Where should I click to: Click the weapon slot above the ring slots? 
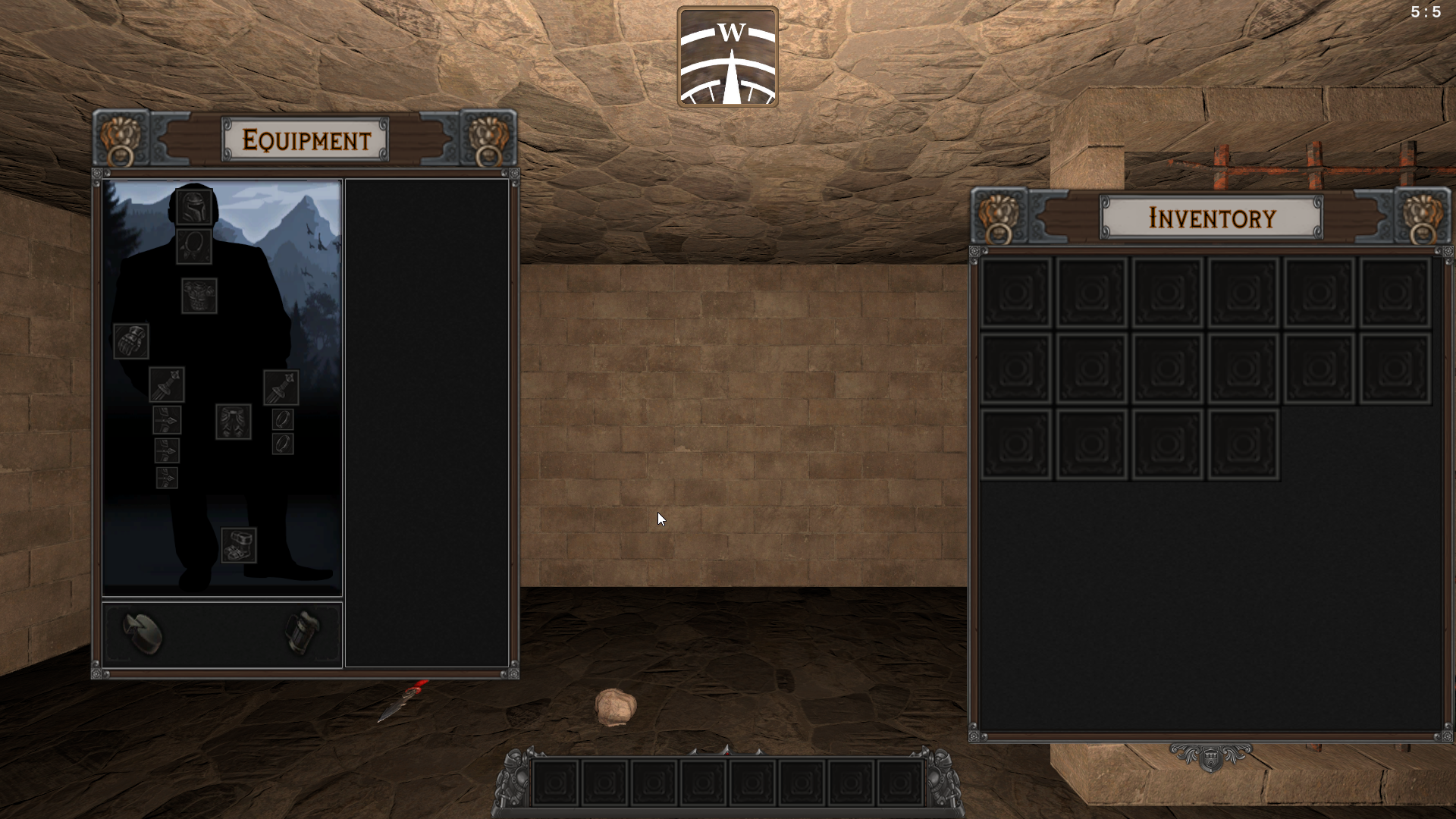[x=281, y=388]
